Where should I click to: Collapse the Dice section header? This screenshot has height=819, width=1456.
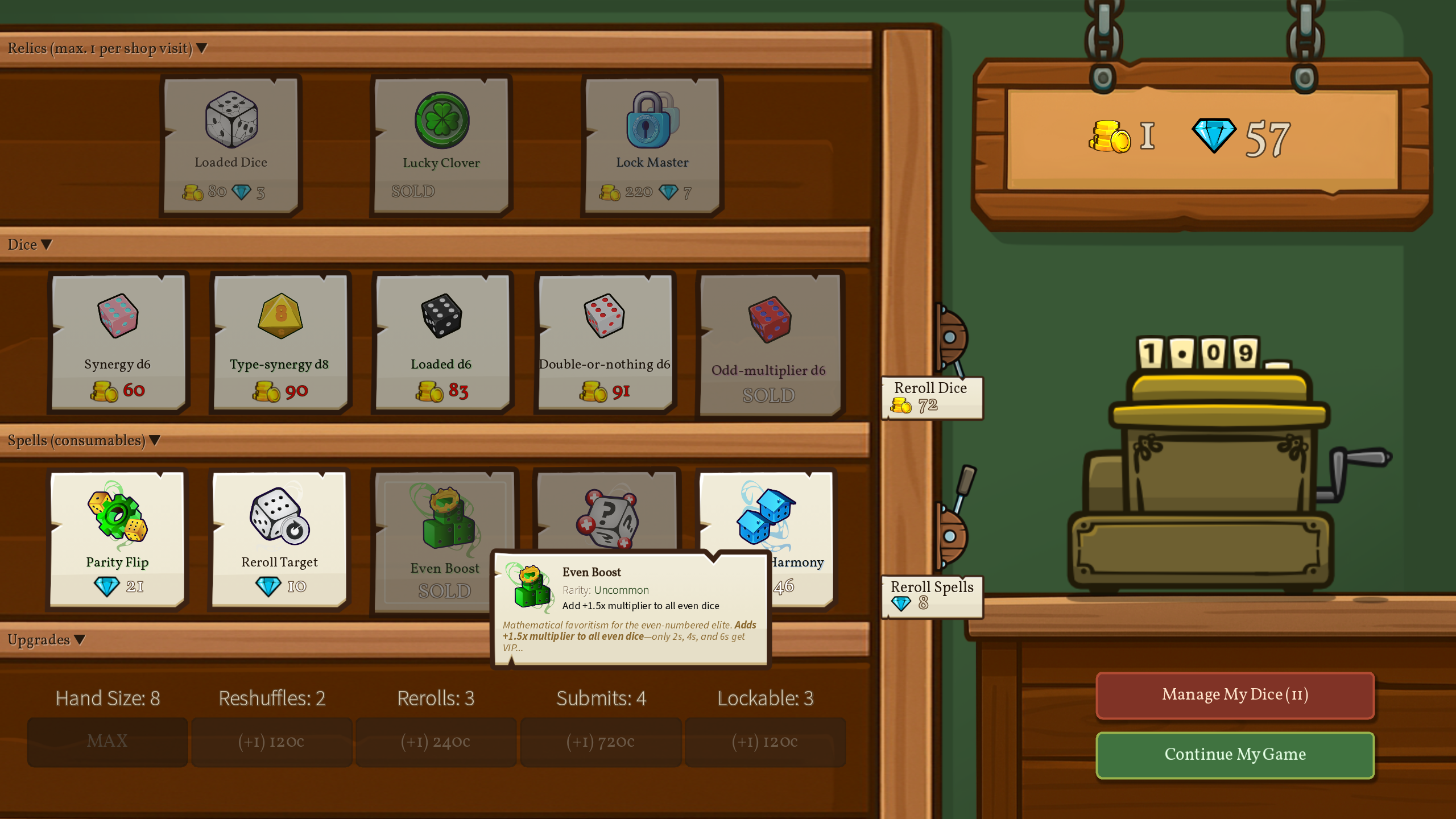pyautogui.click(x=30, y=245)
